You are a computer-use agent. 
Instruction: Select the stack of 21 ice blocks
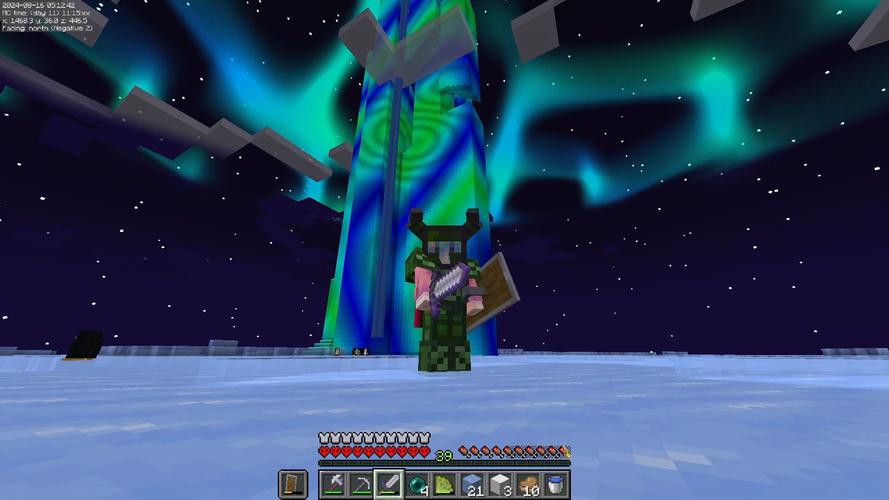click(473, 485)
